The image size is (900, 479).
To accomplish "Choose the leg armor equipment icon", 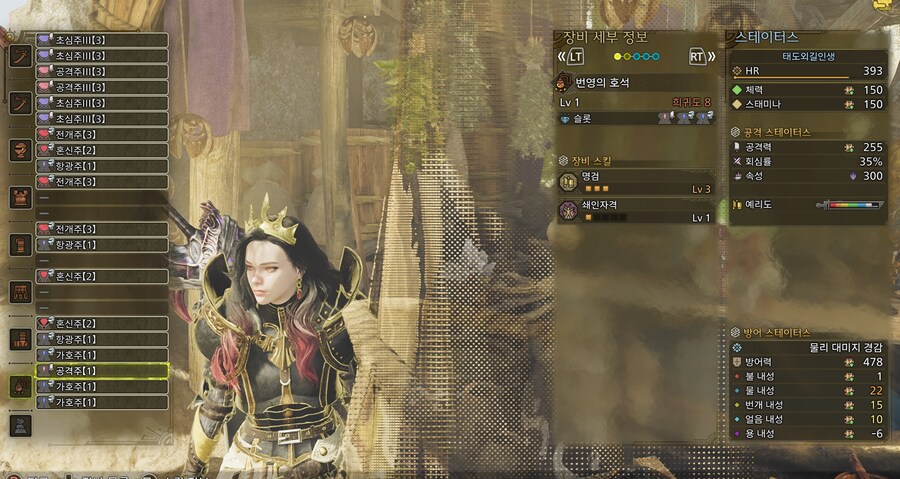I will pos(21,339).
